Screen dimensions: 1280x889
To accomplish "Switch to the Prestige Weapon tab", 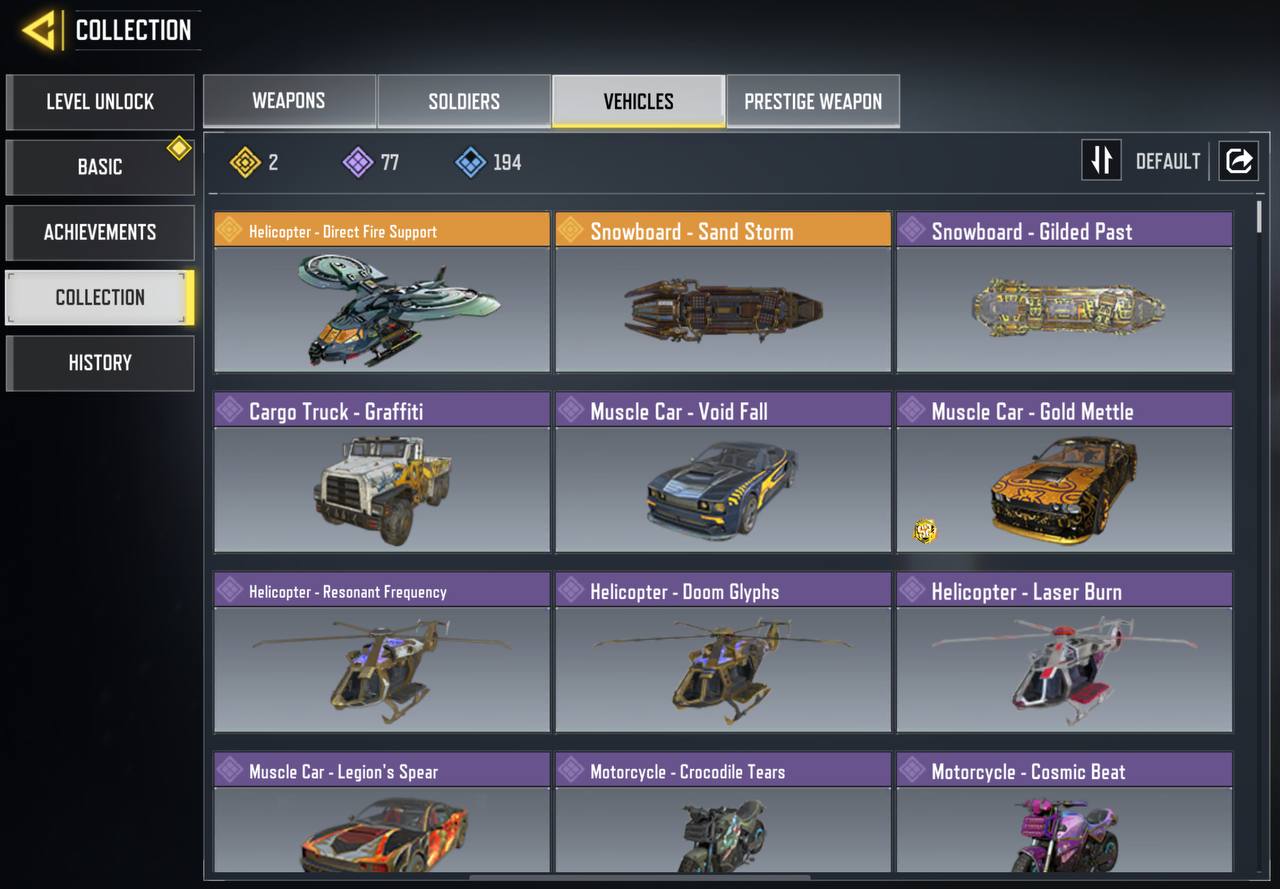I will coord(813,101).
